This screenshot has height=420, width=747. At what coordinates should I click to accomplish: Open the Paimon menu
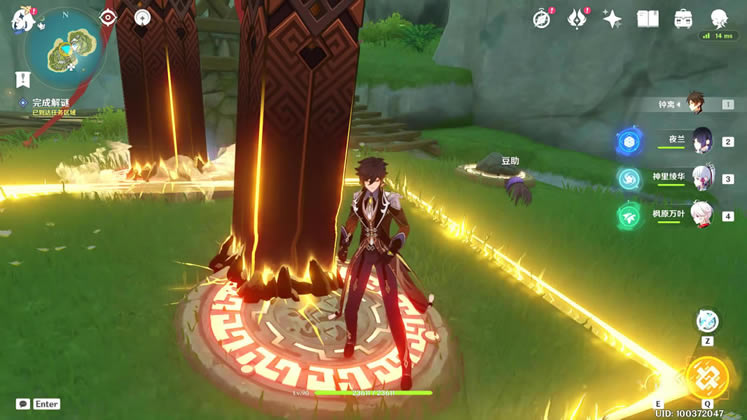point(21,18)
